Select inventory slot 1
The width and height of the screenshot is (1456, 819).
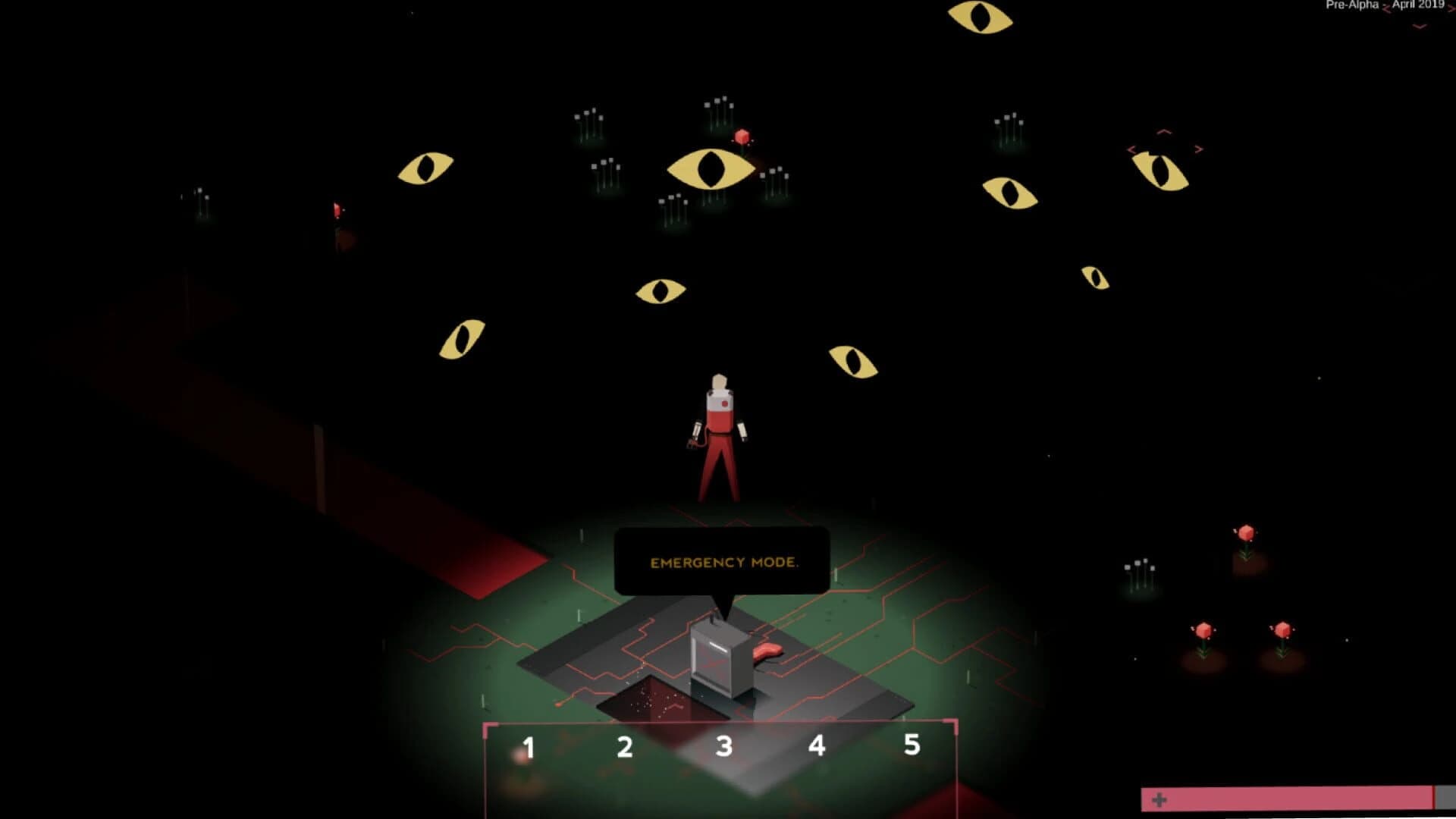pyautogui.click(x=529, y=745)
